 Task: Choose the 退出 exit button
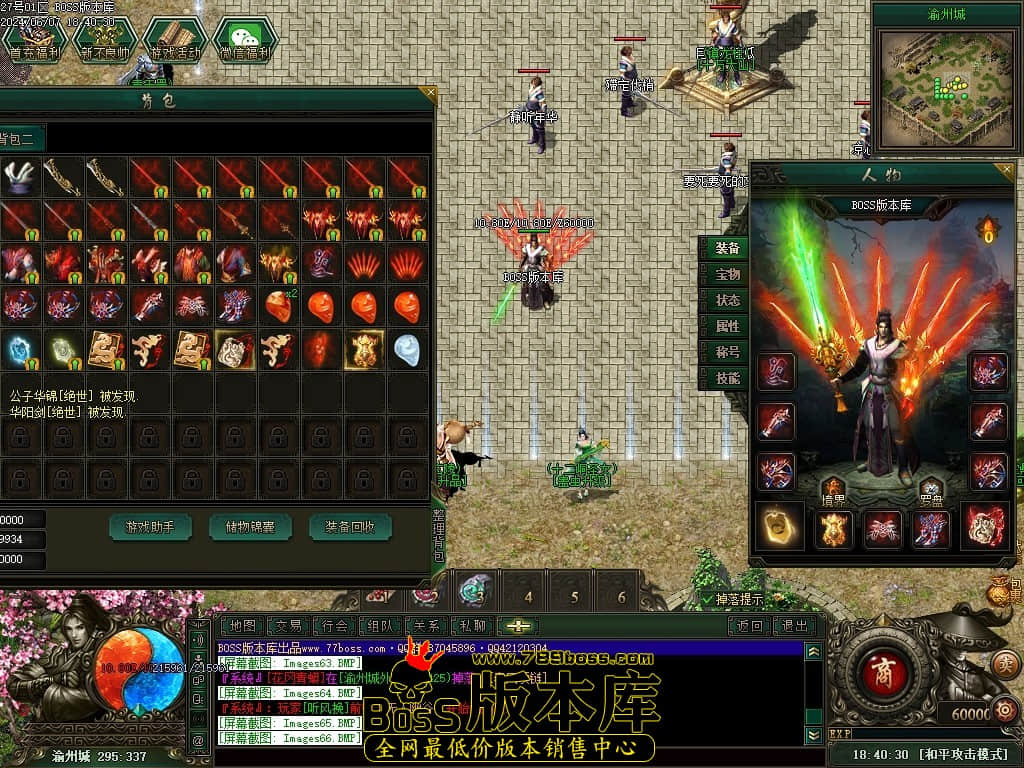point(795,626)
